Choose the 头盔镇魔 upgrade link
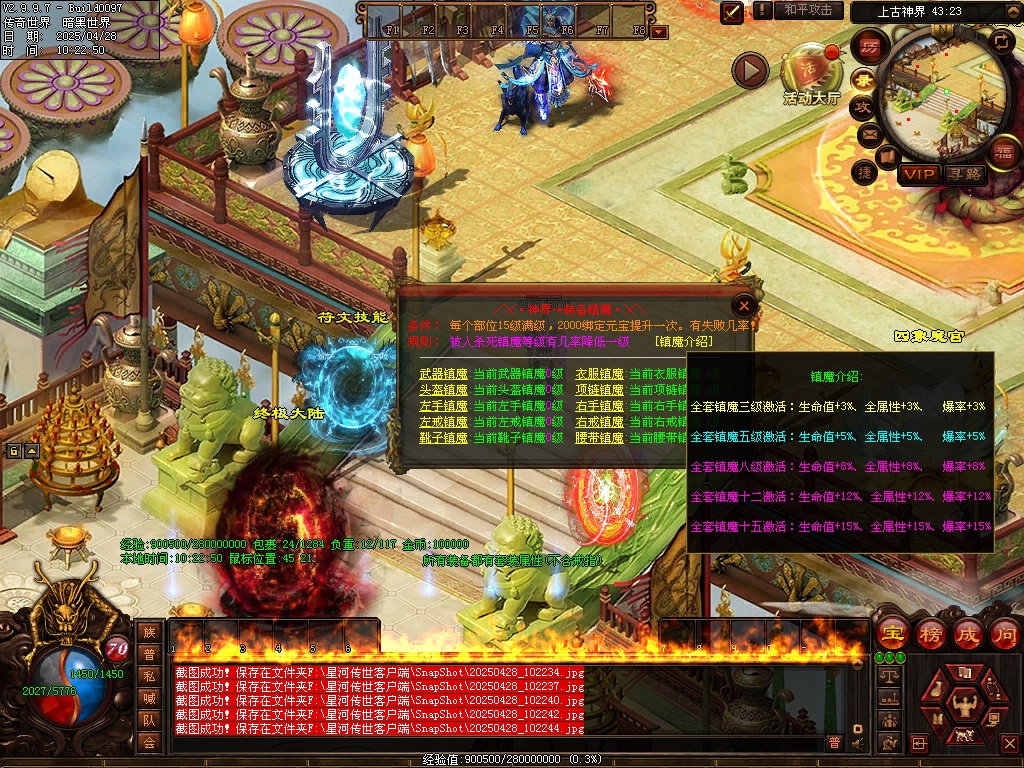 click(x=443, y=390)
